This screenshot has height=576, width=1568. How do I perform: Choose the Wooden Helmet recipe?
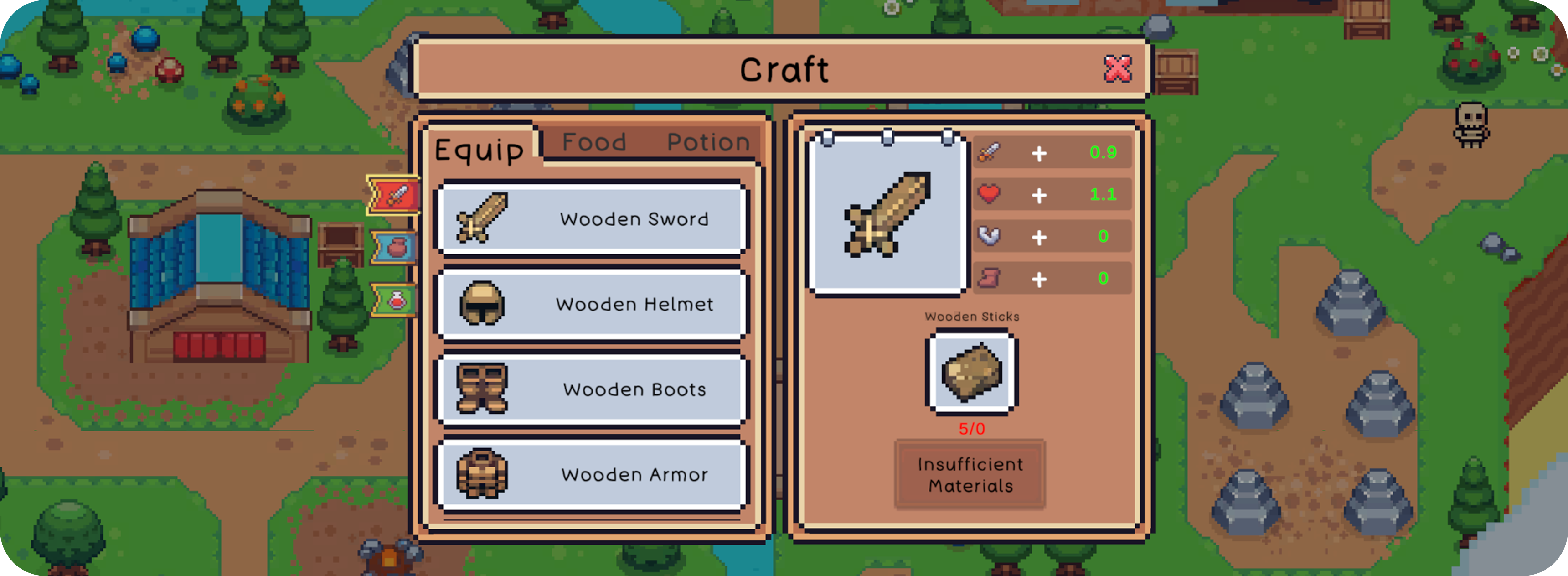pos(591,304)
